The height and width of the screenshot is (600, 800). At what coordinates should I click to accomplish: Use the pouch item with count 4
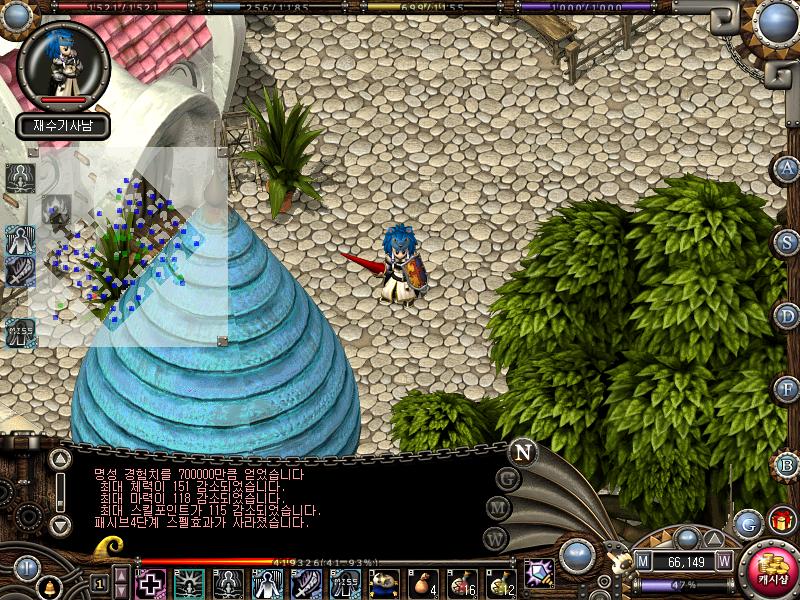click(x=423, y=583)
